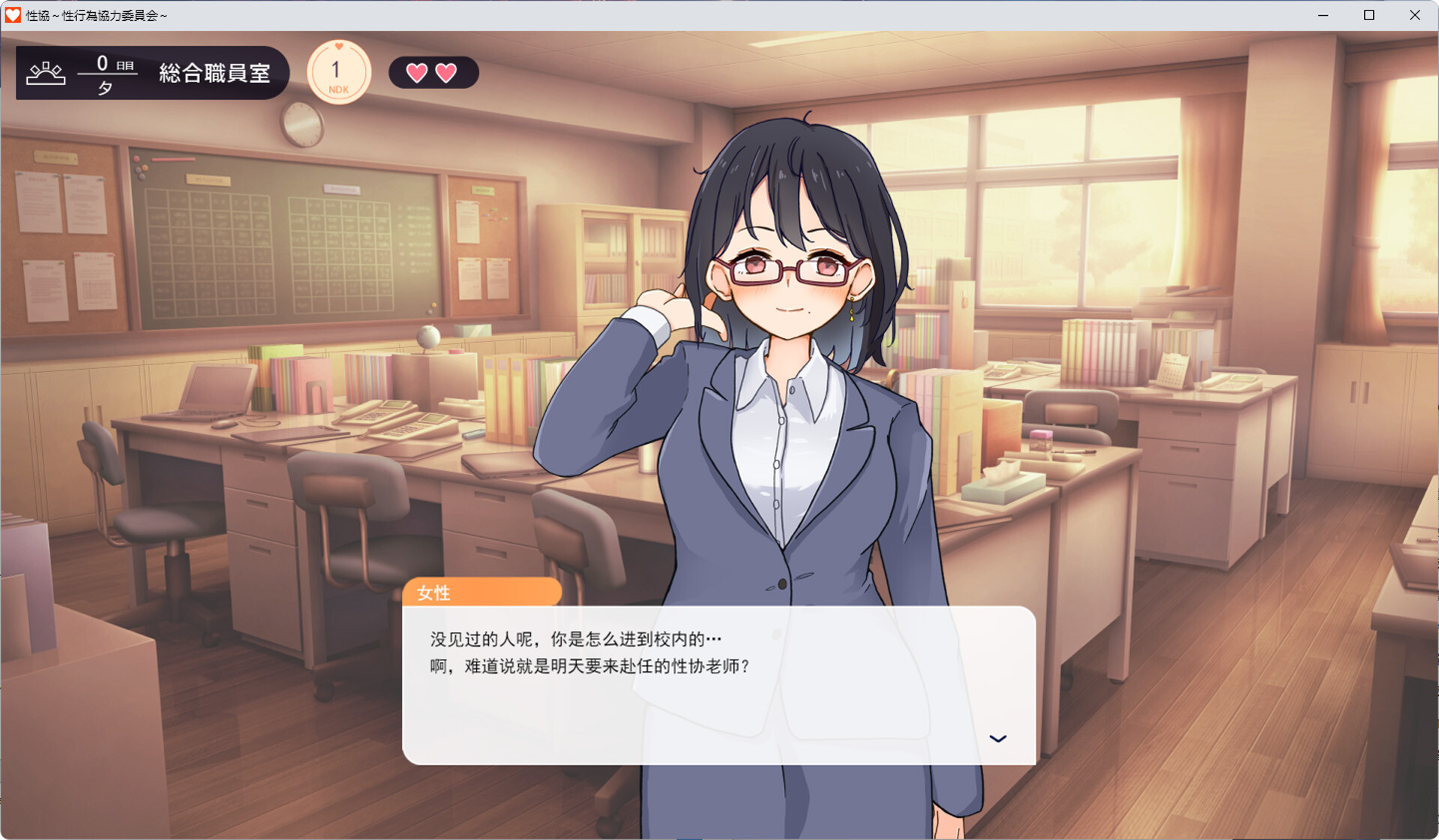Screen dimensions: 1439x840
Task: Click the round NDK counter badge
Action: coord(339,73)
